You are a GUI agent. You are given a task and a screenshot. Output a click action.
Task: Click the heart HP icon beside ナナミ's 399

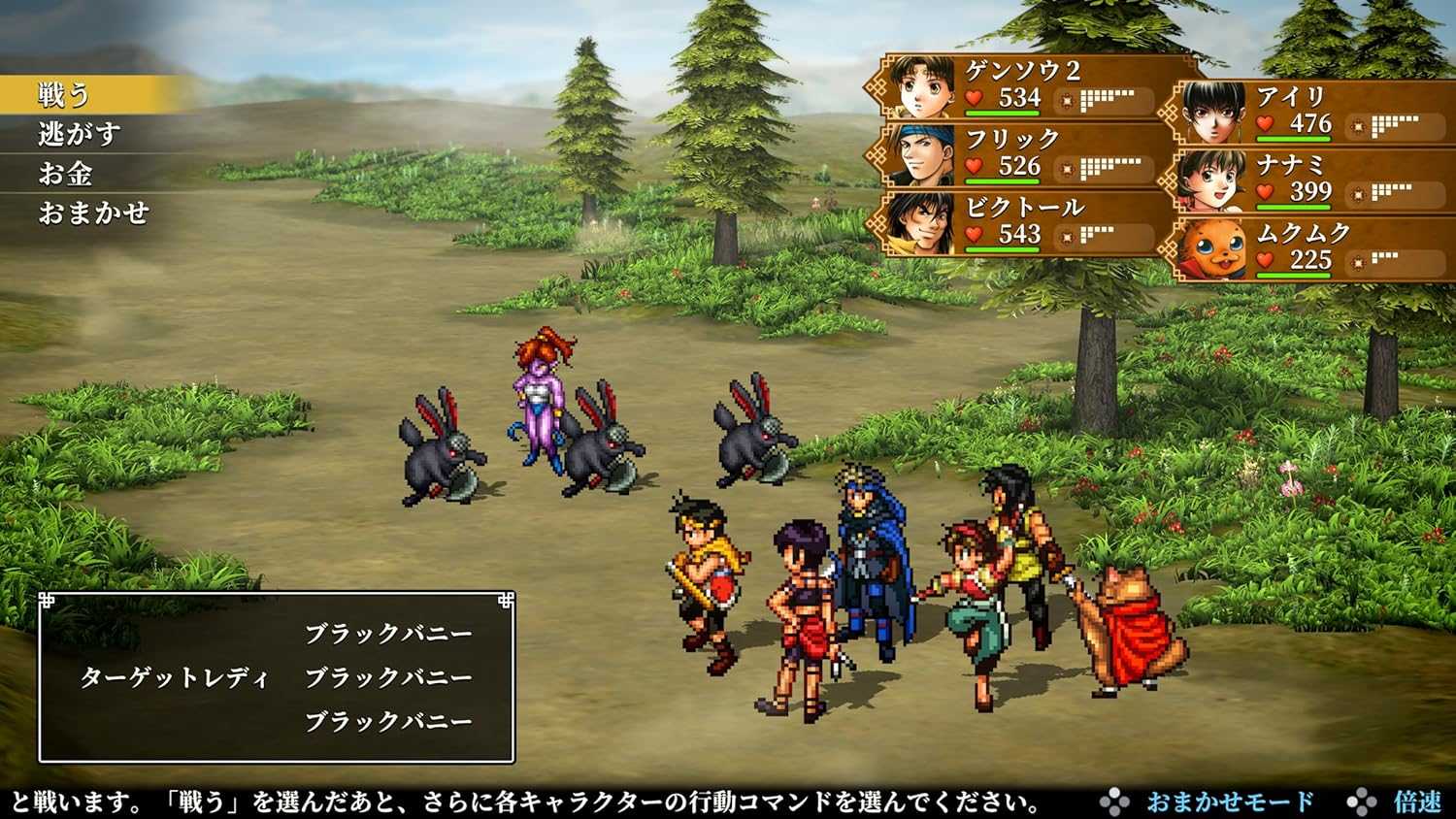pos(1263,191)
